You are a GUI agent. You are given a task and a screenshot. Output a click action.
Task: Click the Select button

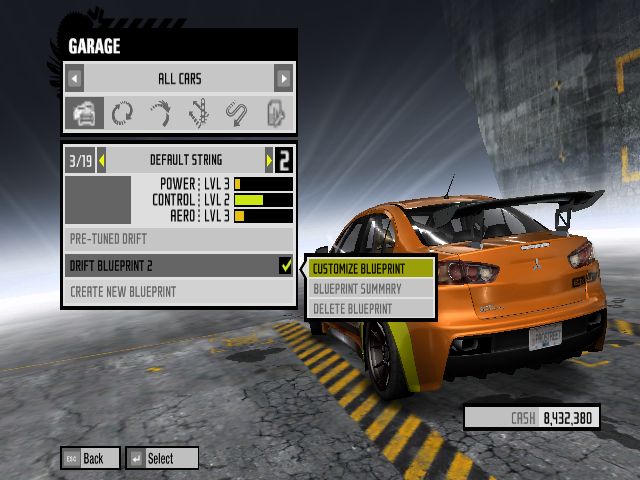tap(161, 458)
